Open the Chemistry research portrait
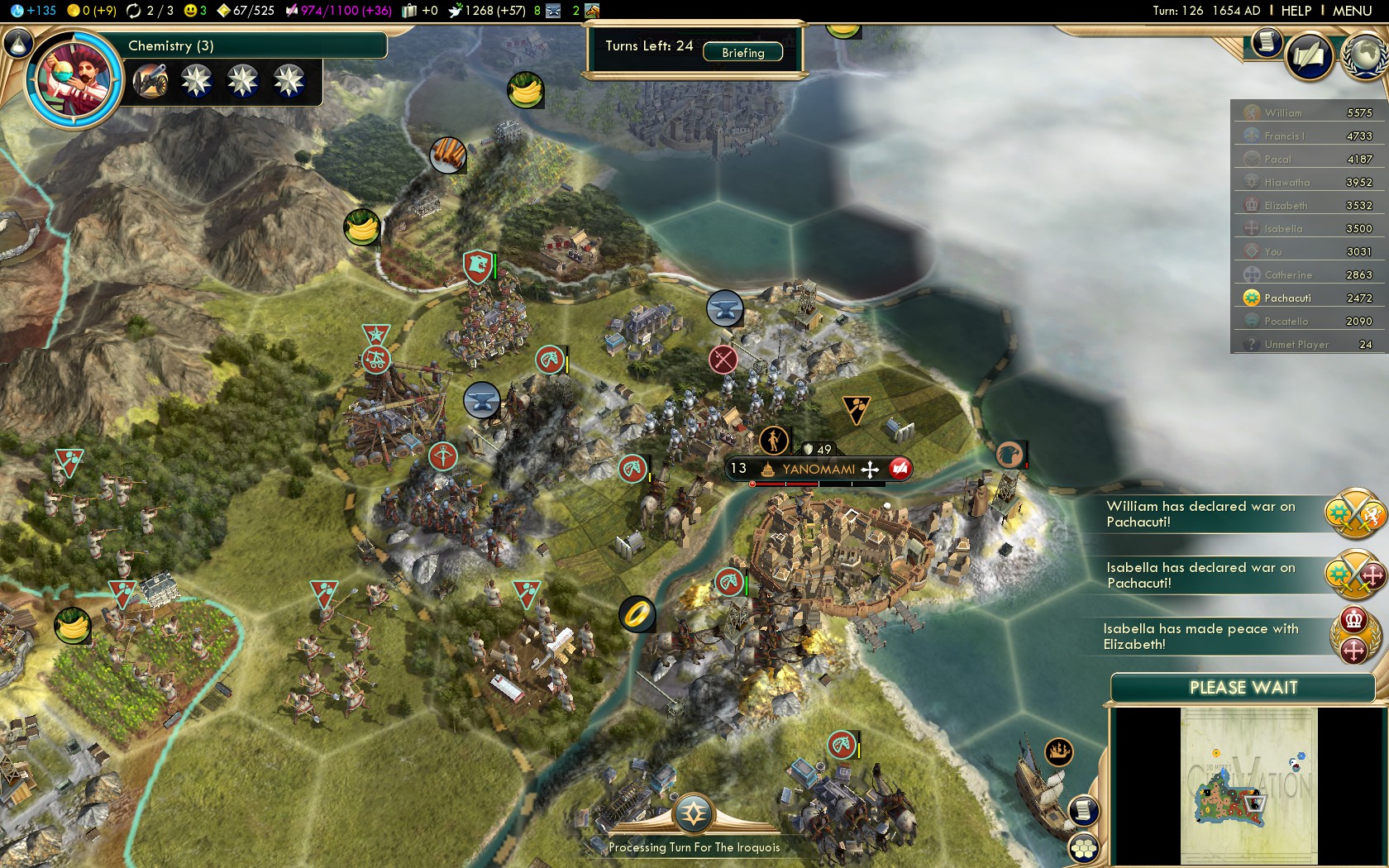The width and height of the screenshot is (1389, 868). [x=74, y=80]
